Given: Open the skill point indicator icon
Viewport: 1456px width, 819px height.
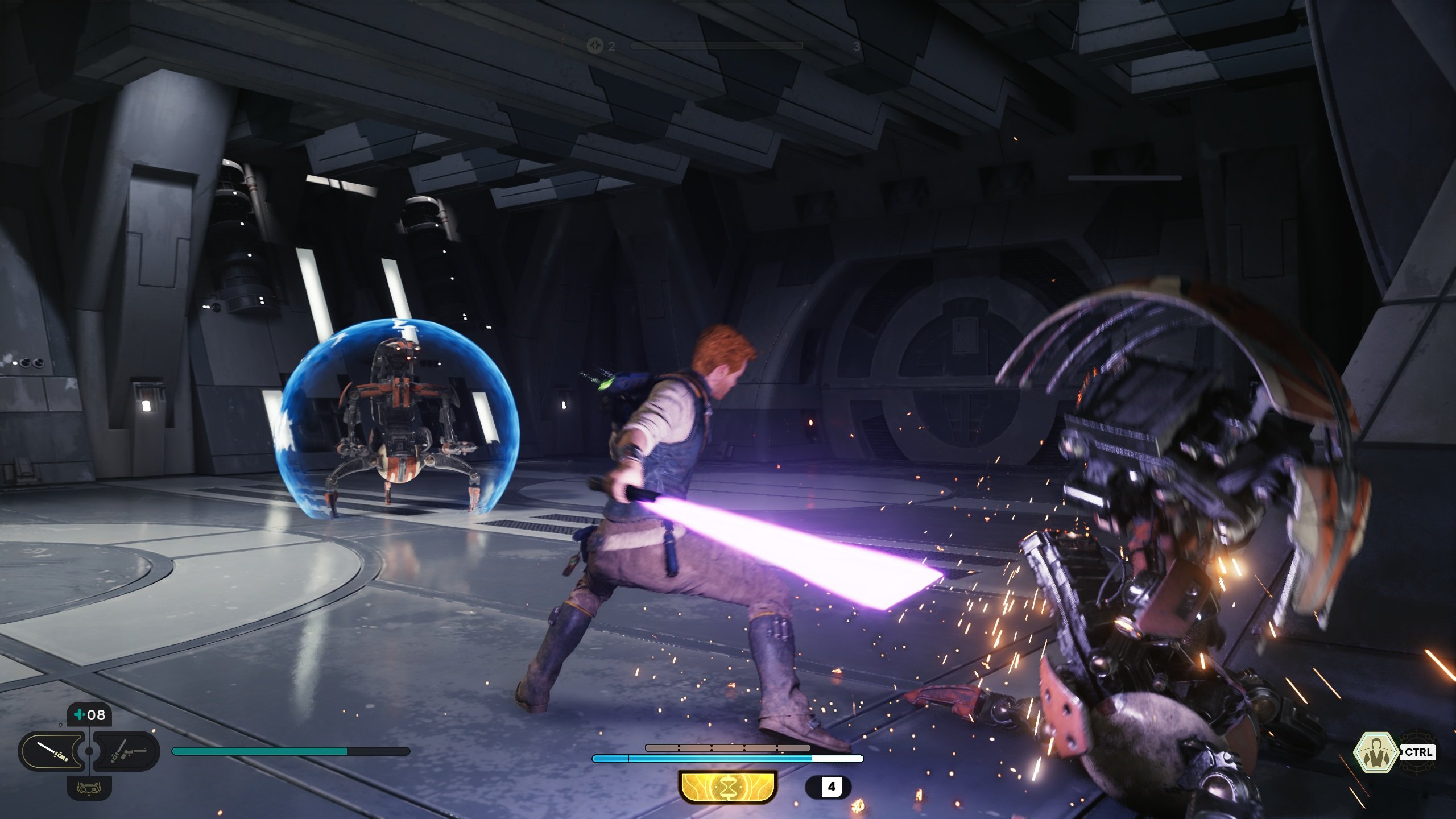Looking at the screenshot, I should coord(595,46).
